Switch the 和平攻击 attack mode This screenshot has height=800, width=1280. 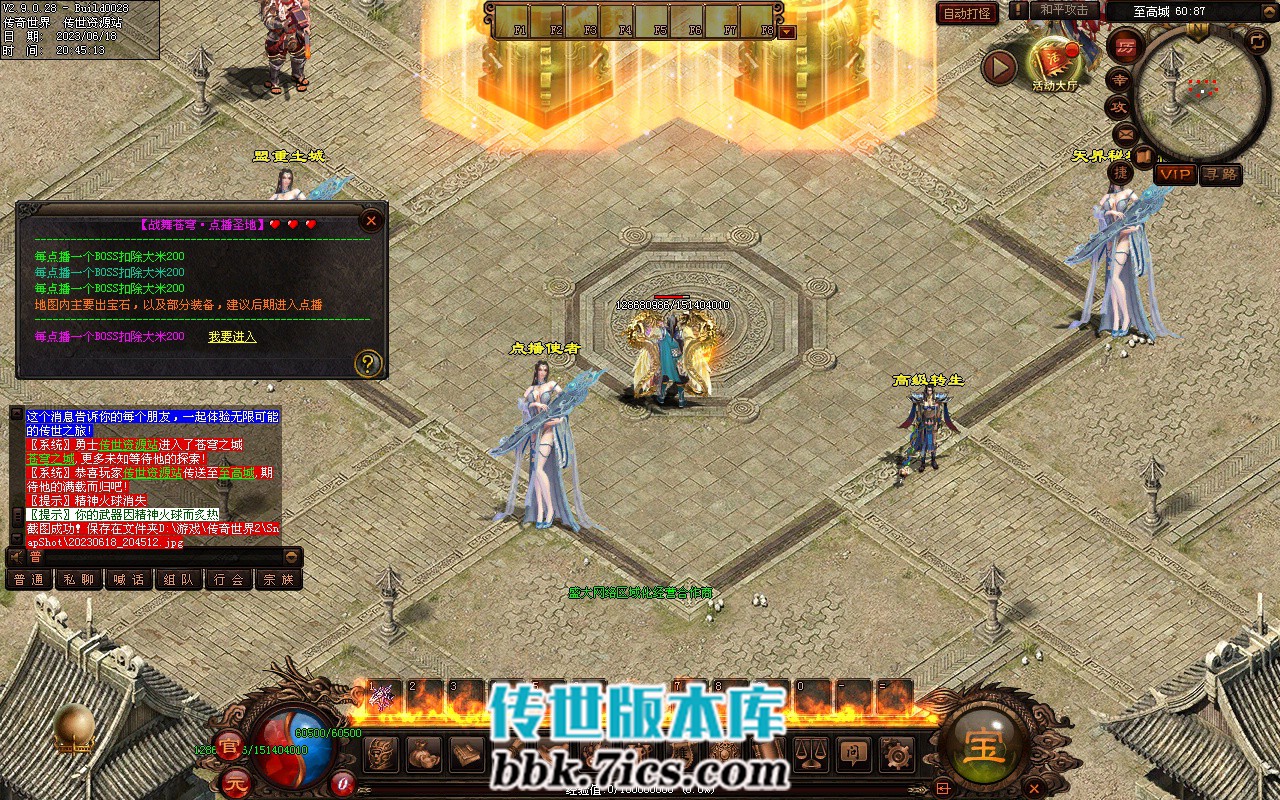pos(1063,10)
